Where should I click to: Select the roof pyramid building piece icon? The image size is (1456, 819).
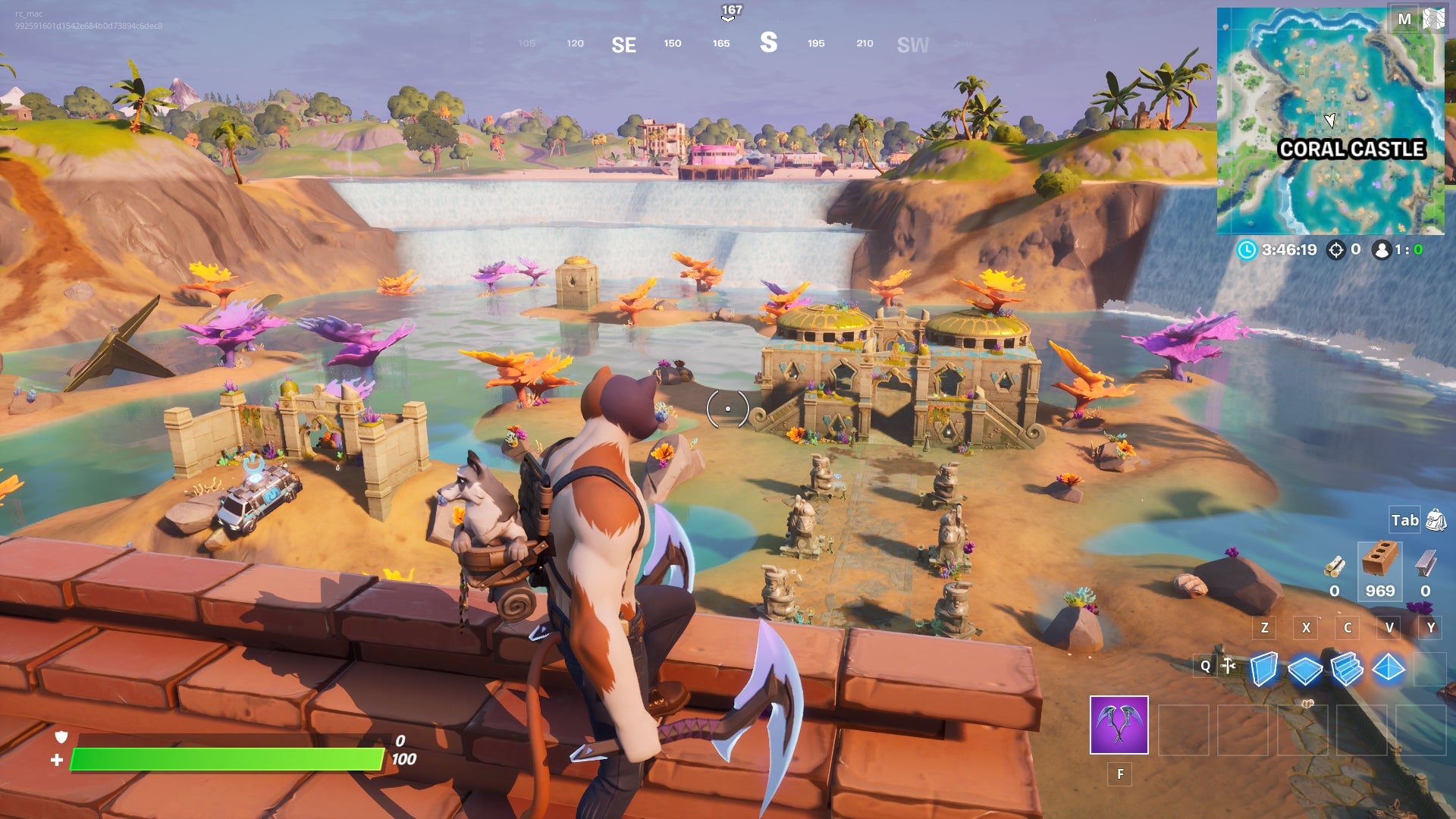pyautogui.click(x=1388, y=669)
